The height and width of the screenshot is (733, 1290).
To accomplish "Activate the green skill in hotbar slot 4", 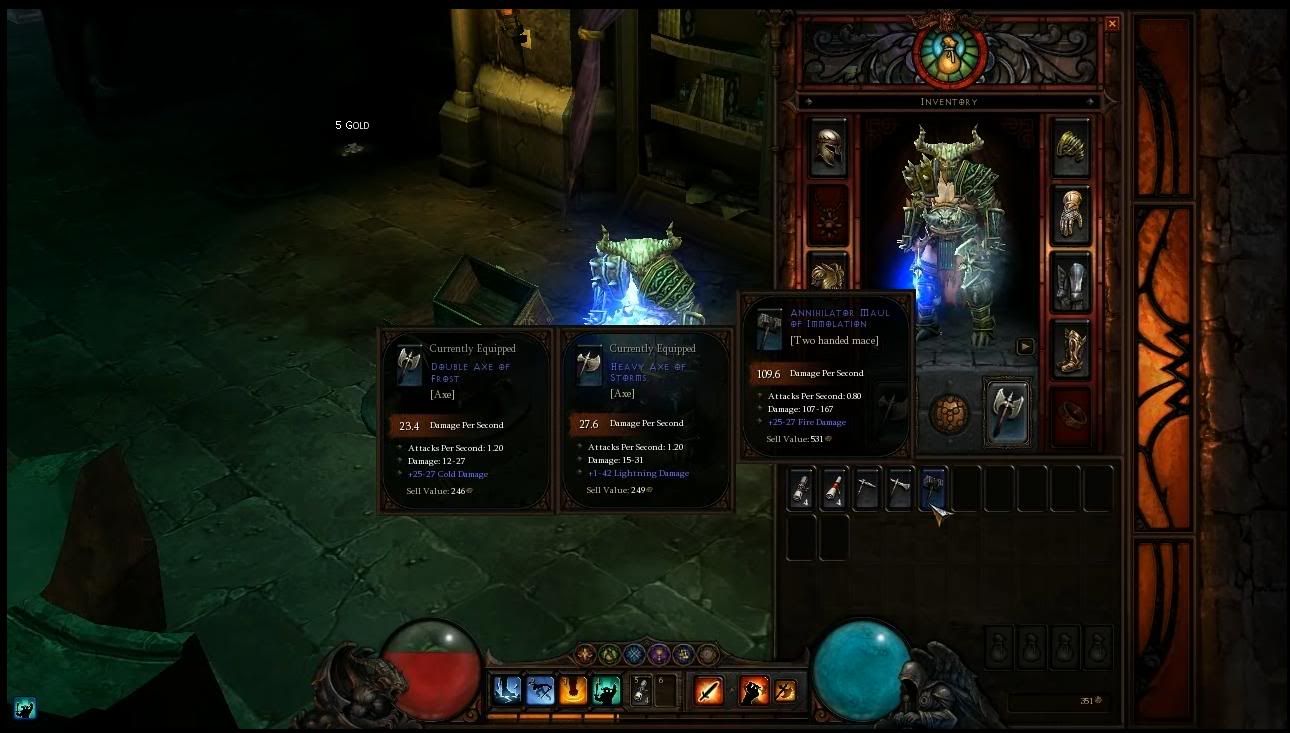I will pos(607,689).
